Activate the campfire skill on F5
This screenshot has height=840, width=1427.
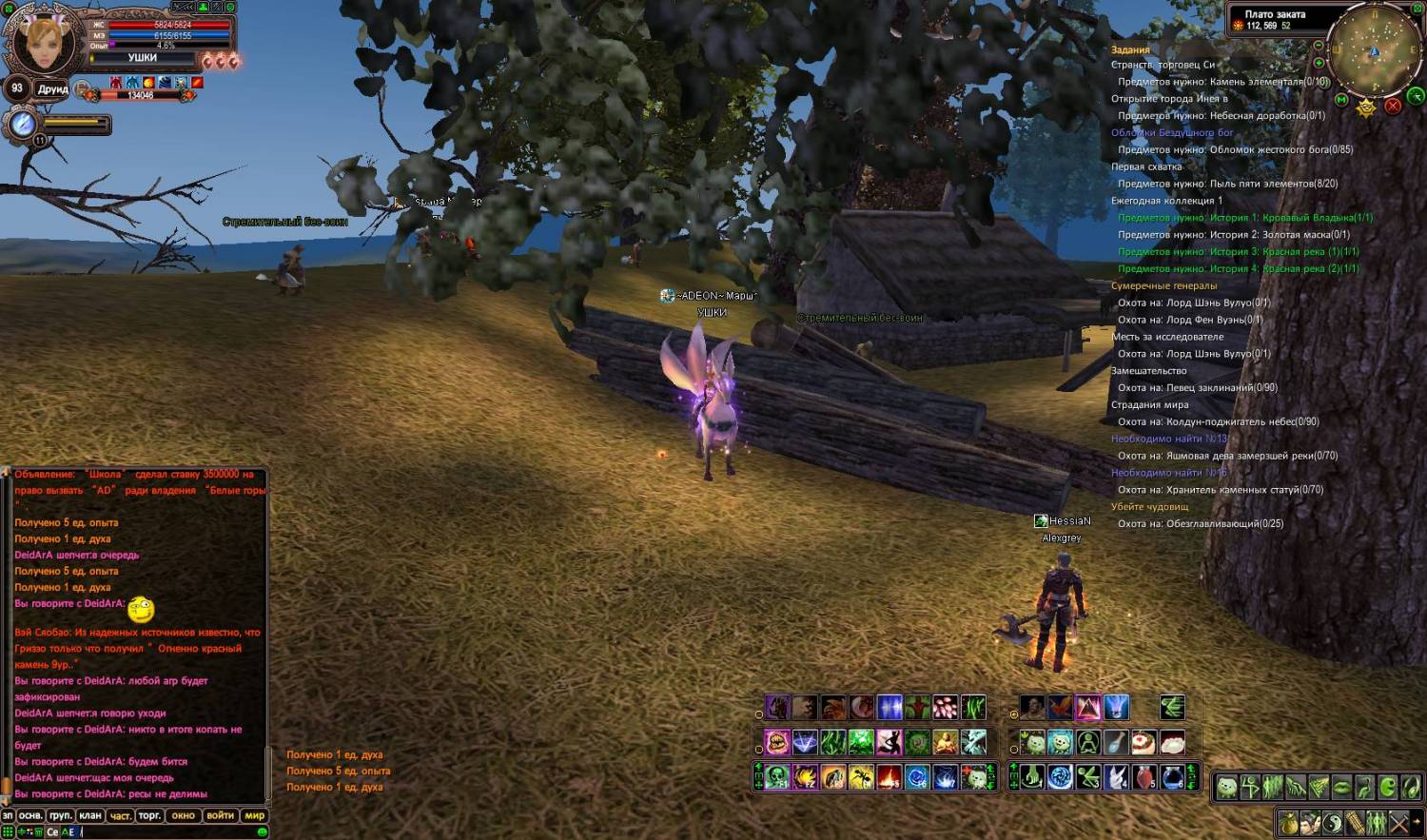889,777
